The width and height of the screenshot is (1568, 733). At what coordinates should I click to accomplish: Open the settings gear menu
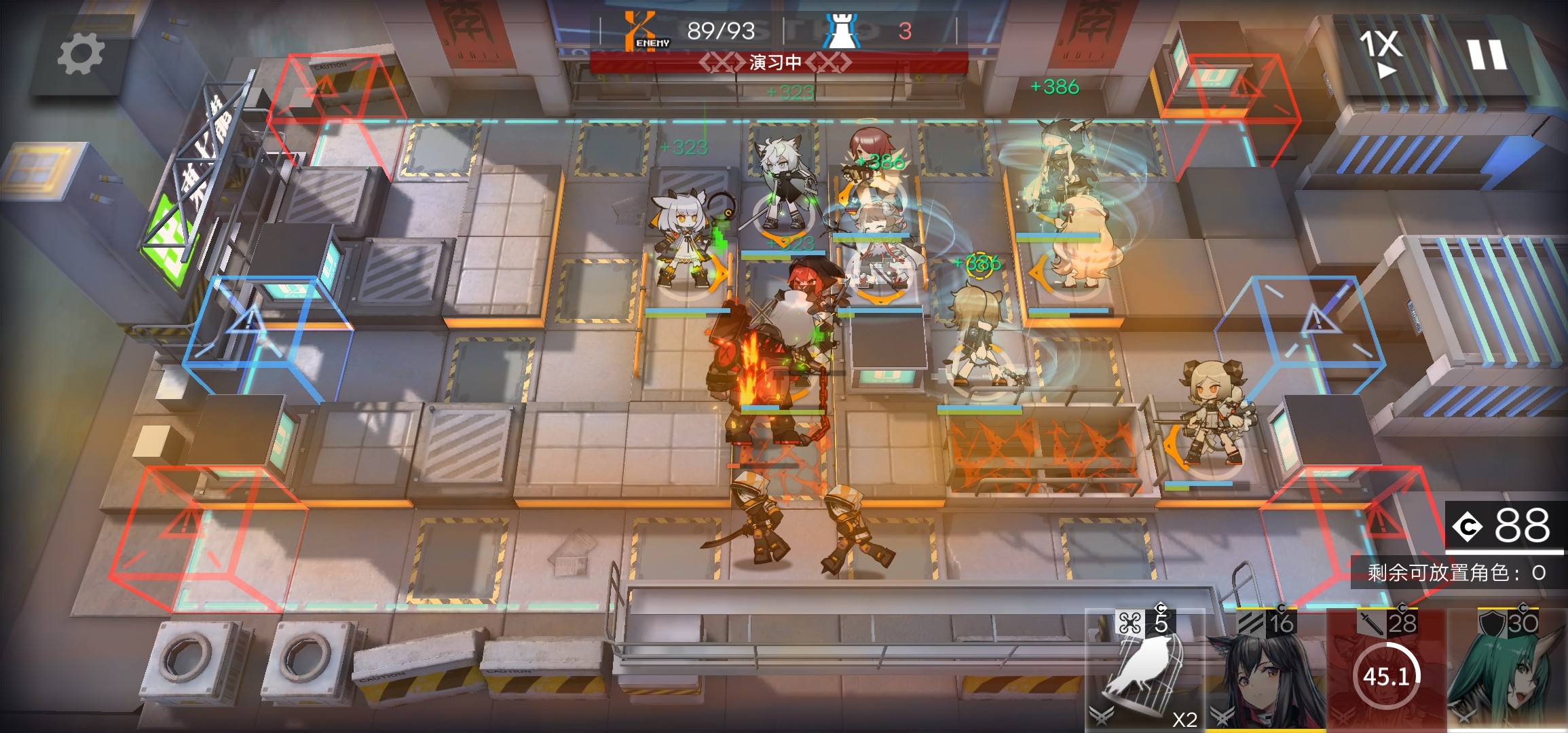point(81,54)
